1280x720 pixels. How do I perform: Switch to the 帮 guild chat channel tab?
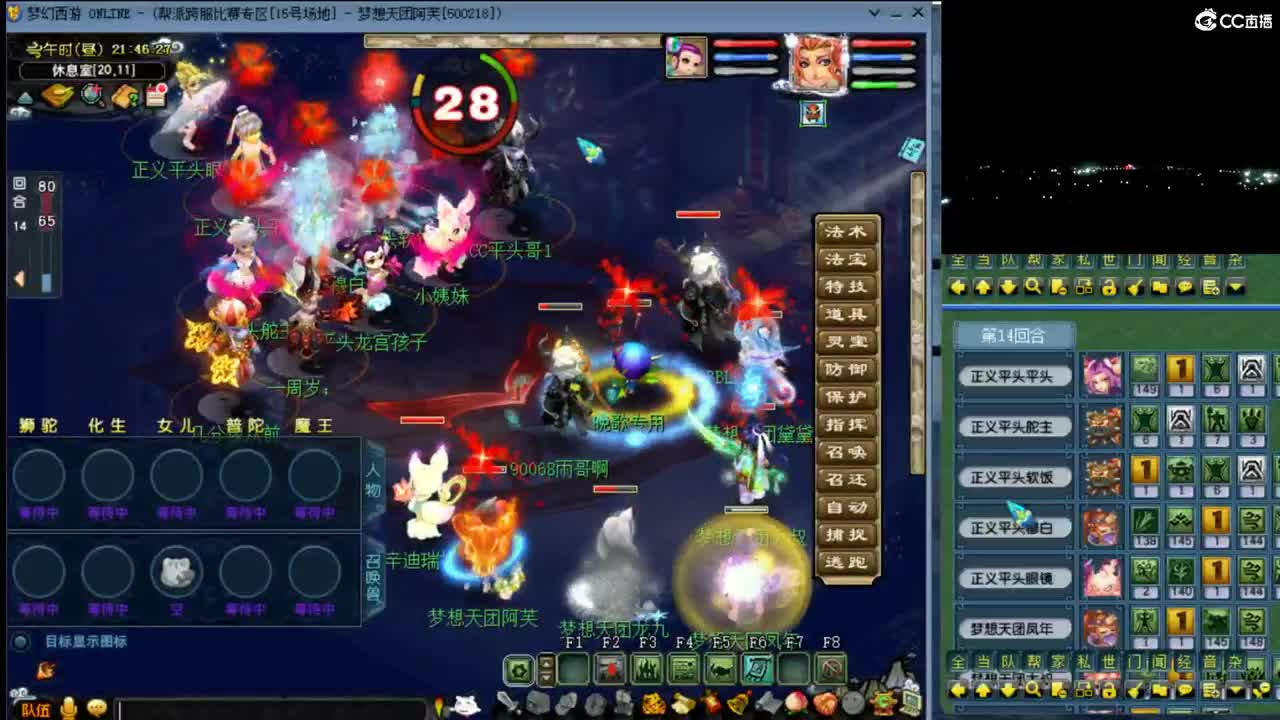(x=1036, y=264)
